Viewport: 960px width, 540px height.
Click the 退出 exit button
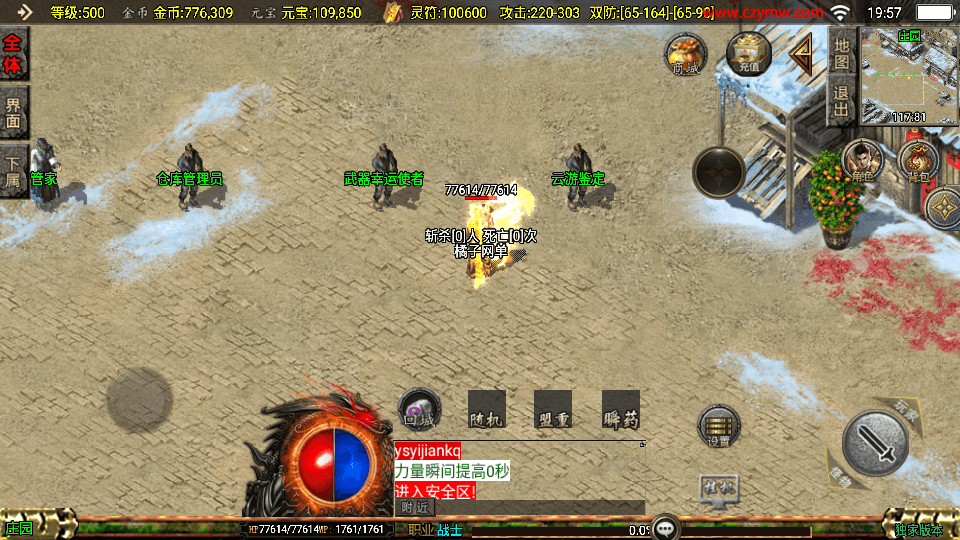842,103
